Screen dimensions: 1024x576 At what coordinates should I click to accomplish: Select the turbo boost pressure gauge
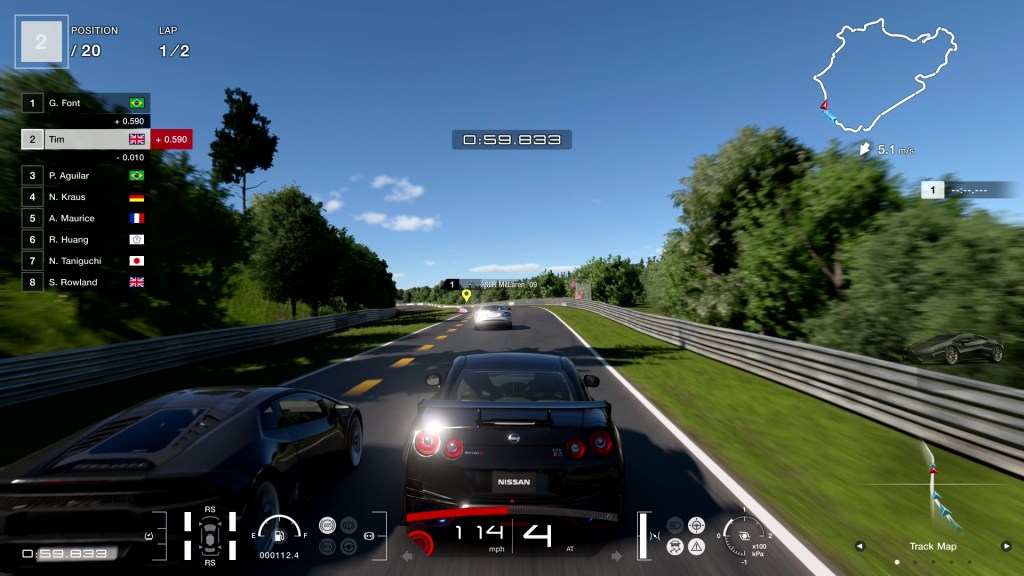tap(743, 535)
